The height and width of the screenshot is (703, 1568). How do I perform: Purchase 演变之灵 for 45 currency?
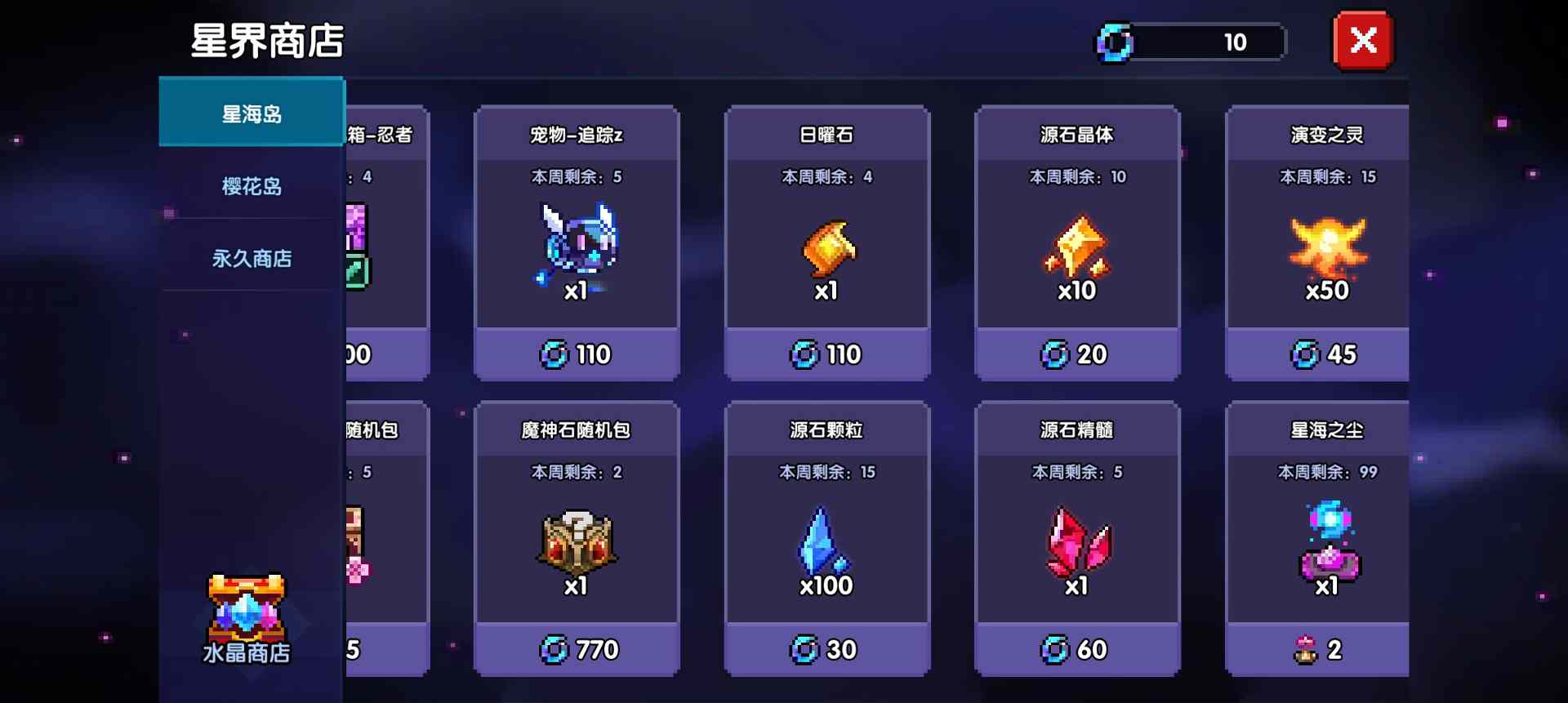click(1326, 354)
